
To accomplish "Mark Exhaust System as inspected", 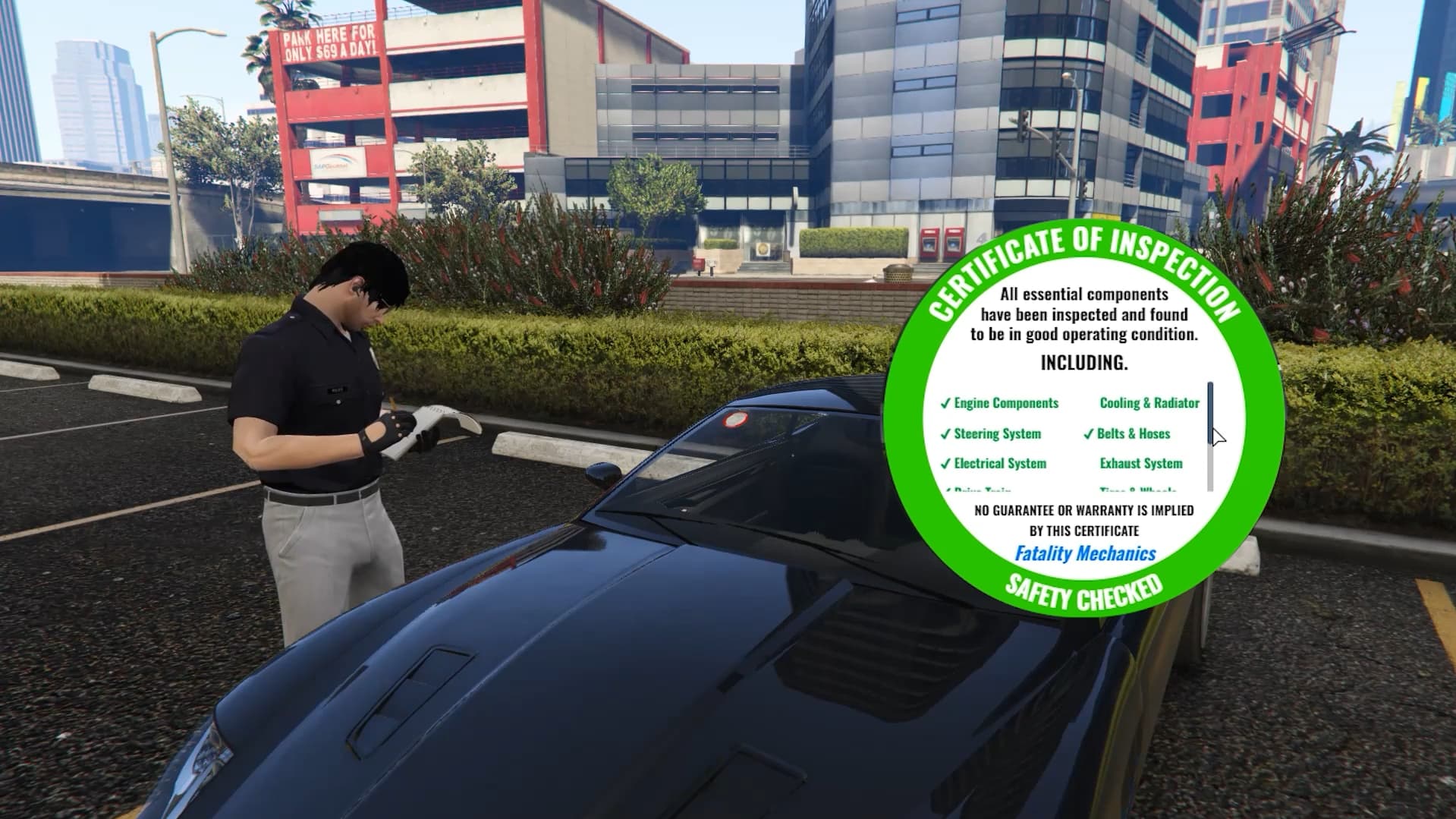I will (x=1141, y=464).
